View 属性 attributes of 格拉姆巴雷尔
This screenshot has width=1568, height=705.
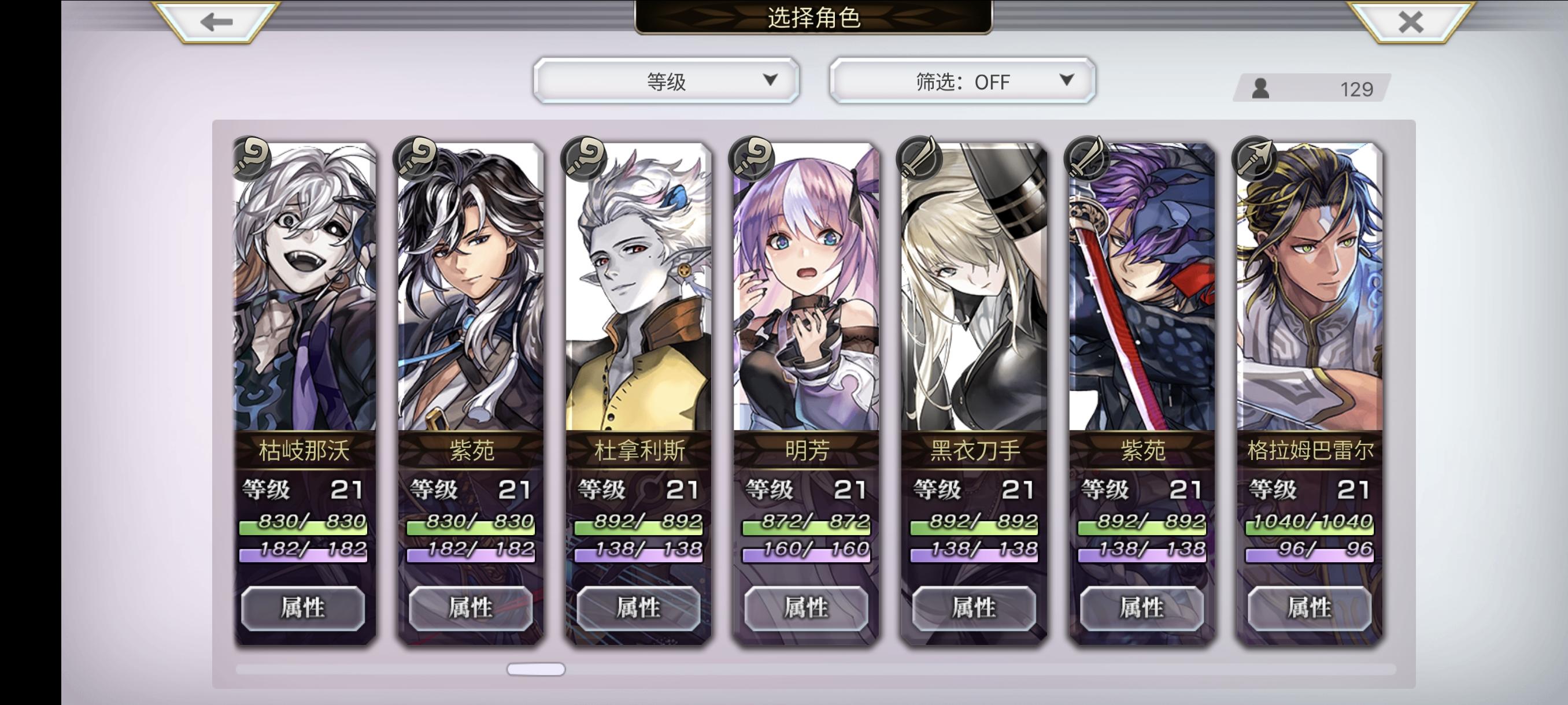click(1310, 608)
